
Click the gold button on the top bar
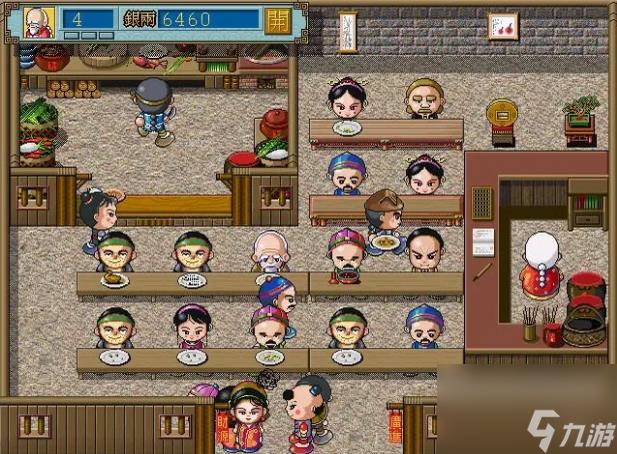(x=279, y=19)
